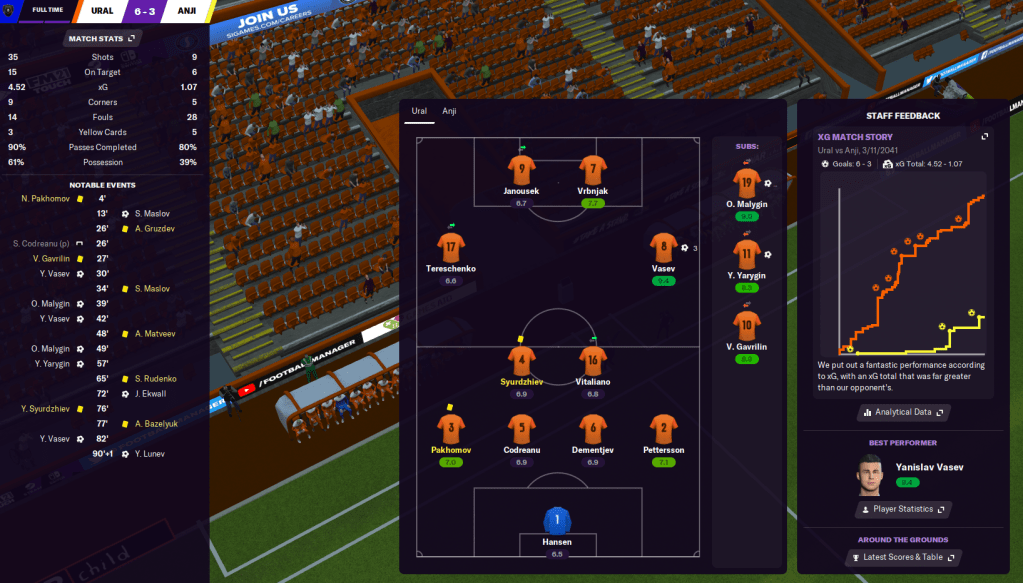Select Vrbnjak on the pitch
1023x583 pixels.
592,169
